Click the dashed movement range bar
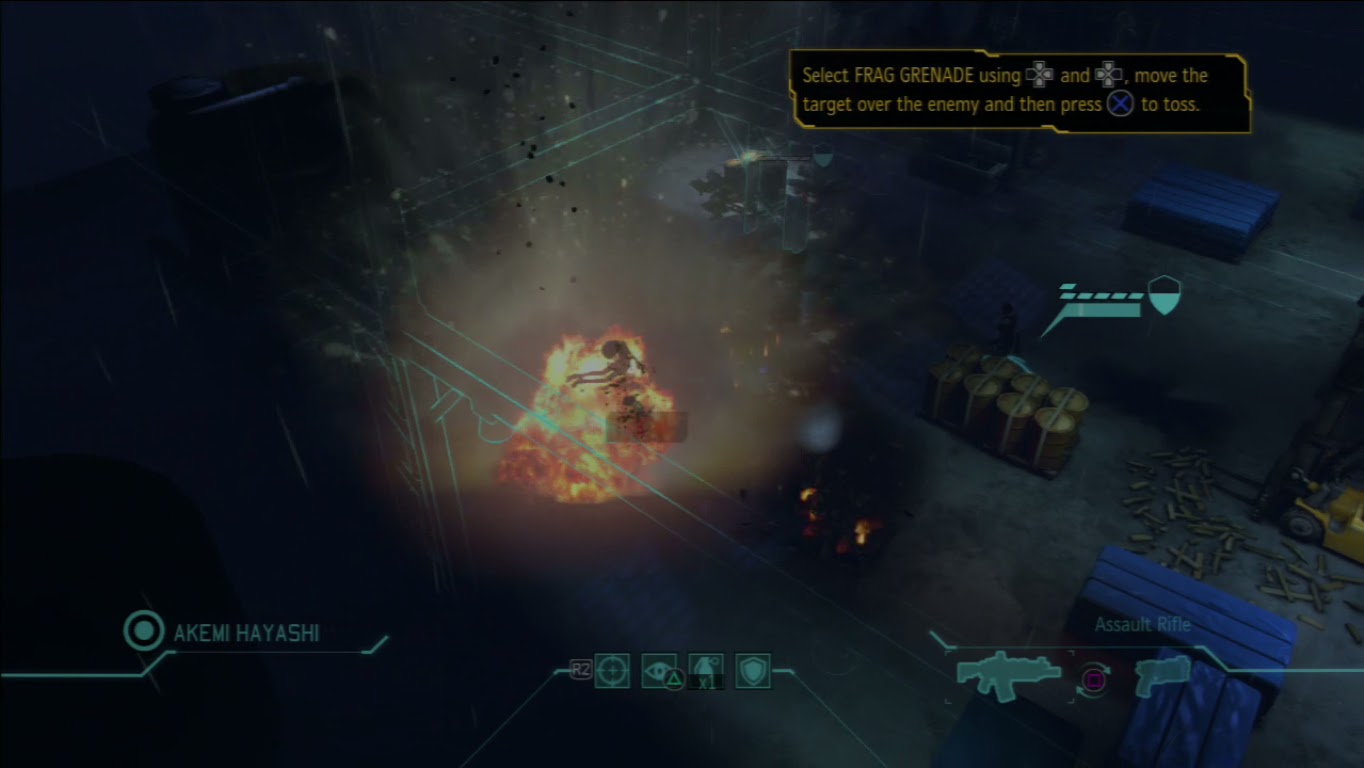 [1098, 297]
